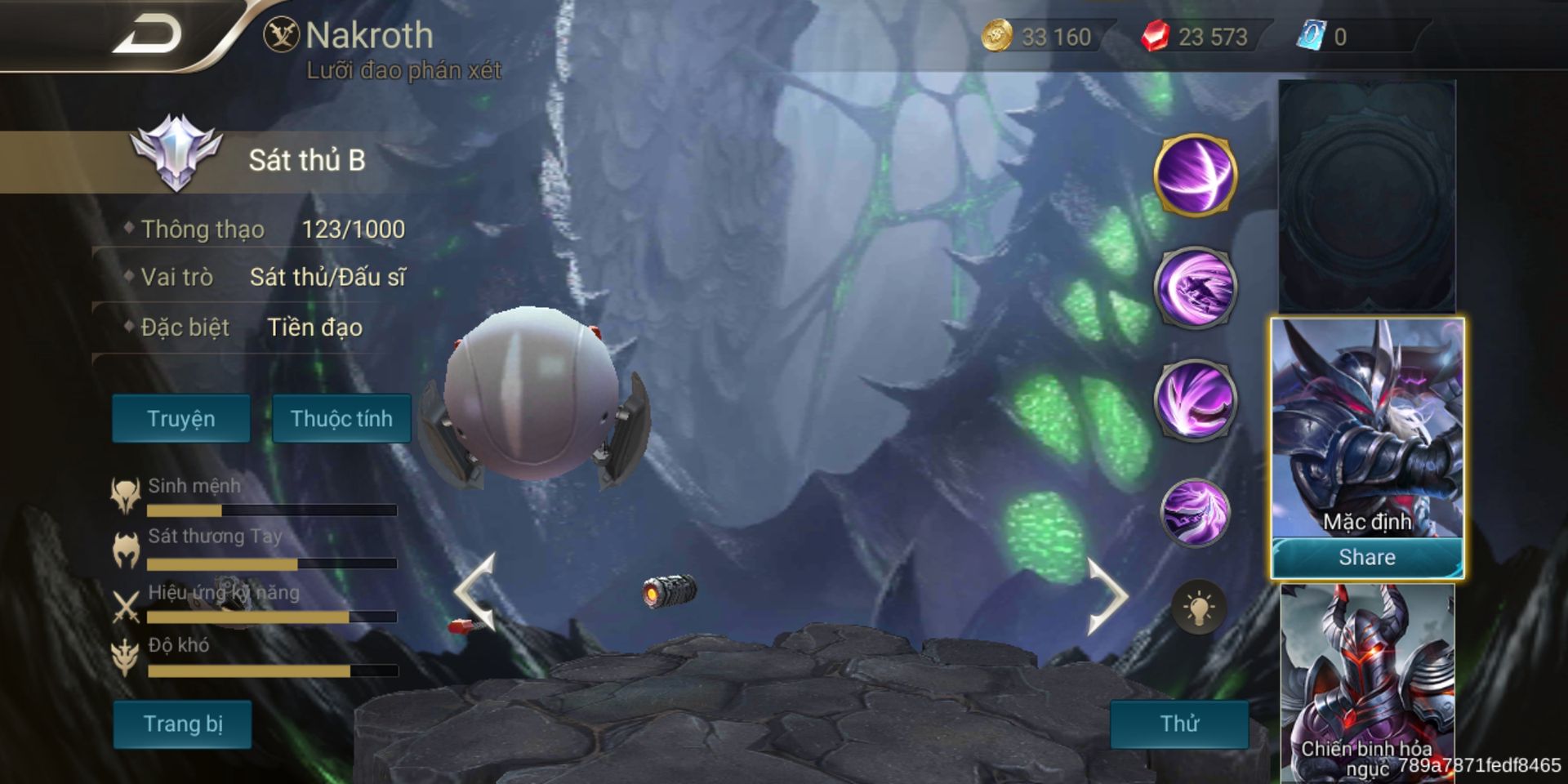The height and width of the screenshot is (784, 1568).
Task: View the second purple dash skill icon
Action: (1195, 287)
